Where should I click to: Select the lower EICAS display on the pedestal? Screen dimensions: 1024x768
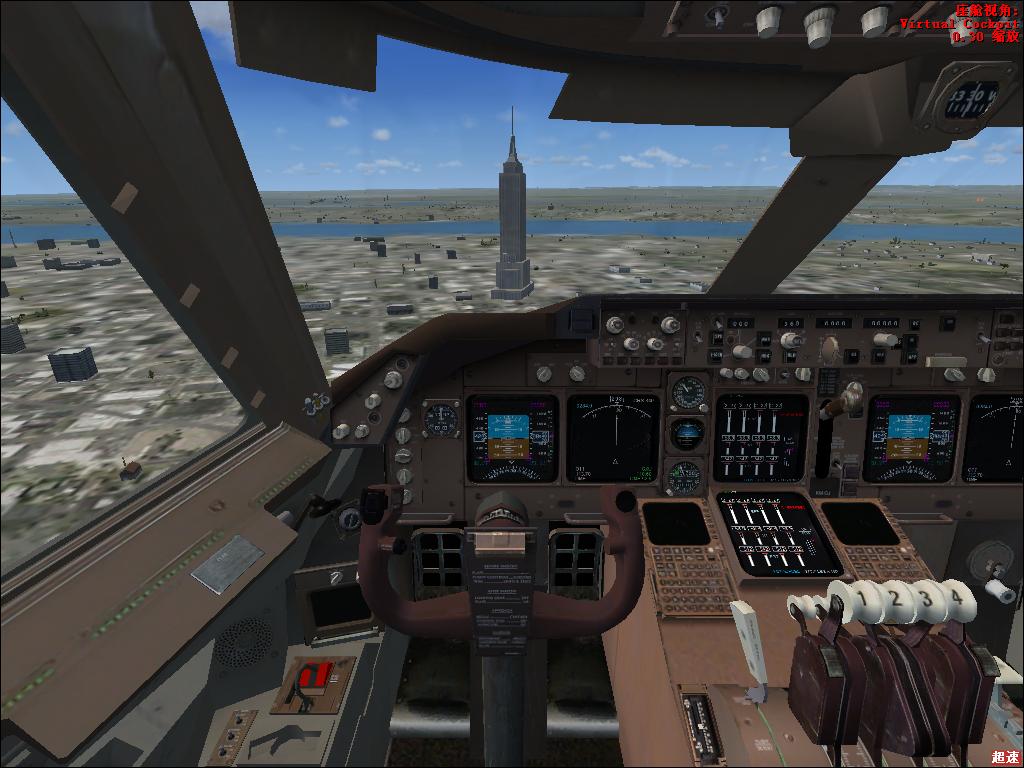pyautogui.click(x=778, y=534)
